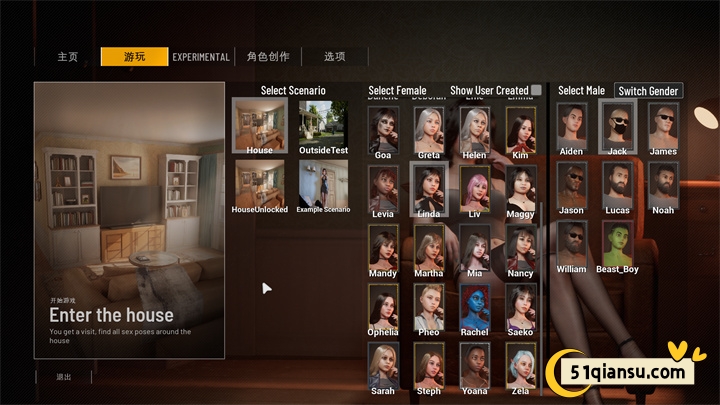Open the EXPERIMENTAL tab
The height and width of the screenshot is (405, 720).
[x=201, y=57]
